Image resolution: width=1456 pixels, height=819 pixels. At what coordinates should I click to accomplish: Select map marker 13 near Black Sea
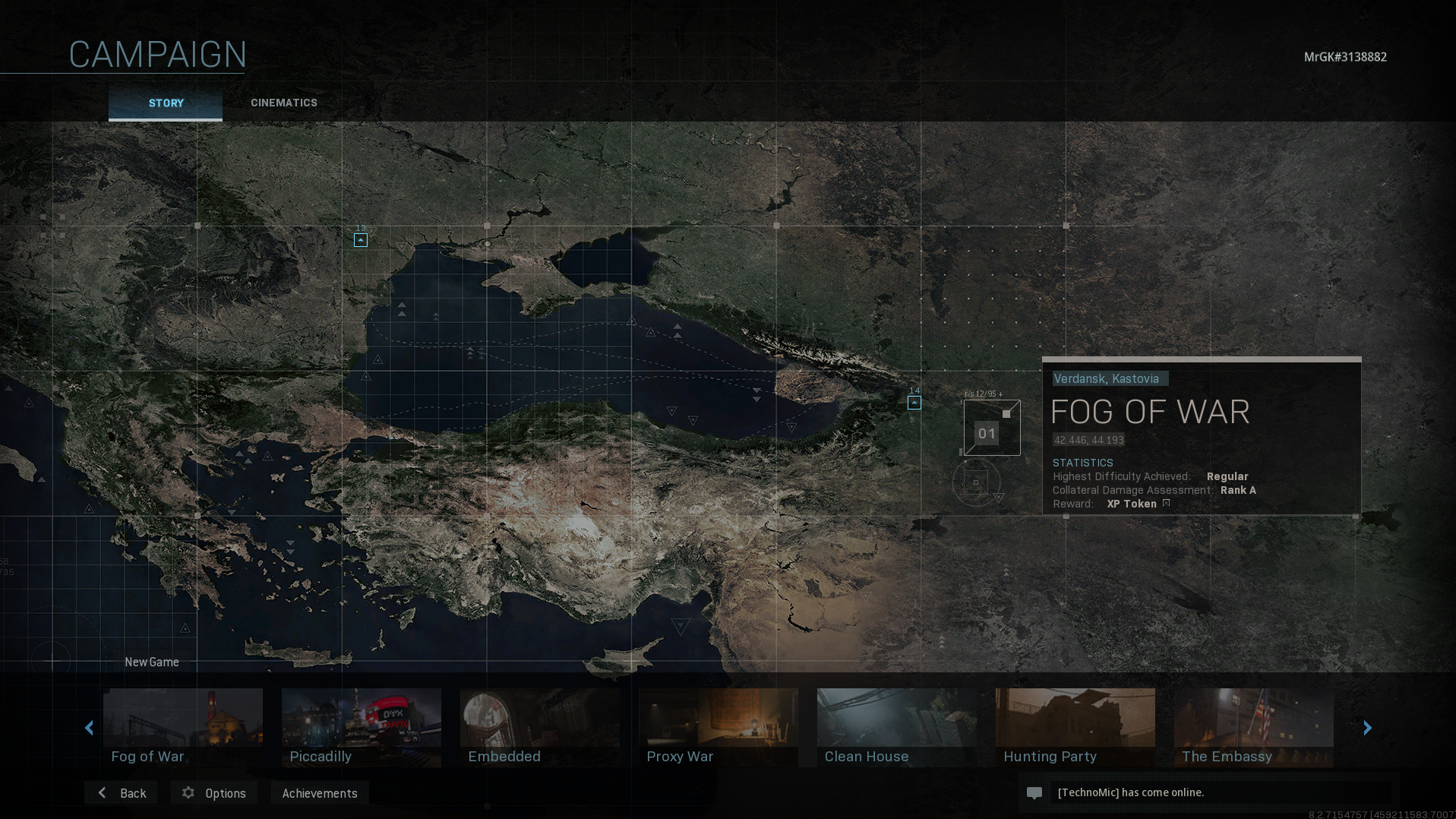[x=361, y=240]
